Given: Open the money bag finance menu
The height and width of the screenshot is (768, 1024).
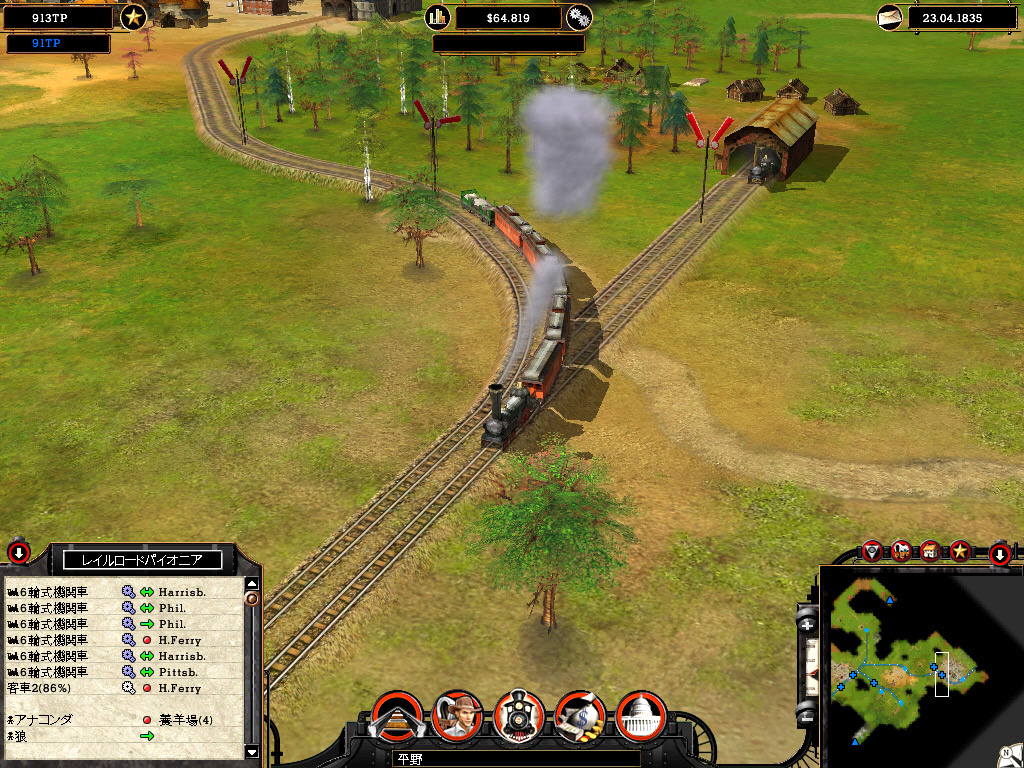Looking at the screenshot, I should 580,716.
